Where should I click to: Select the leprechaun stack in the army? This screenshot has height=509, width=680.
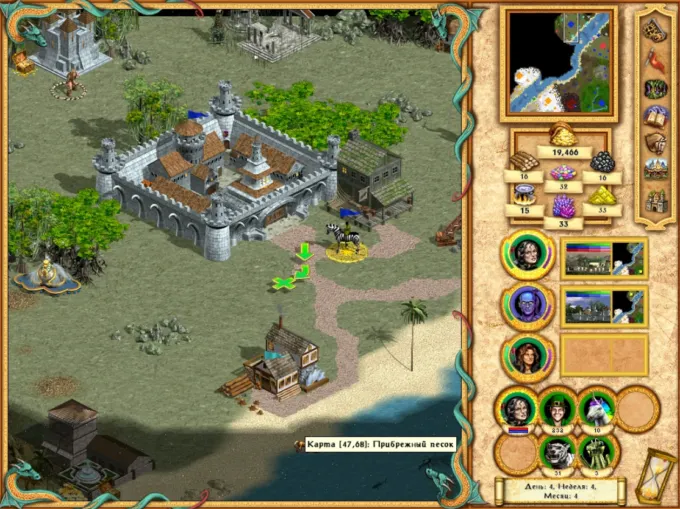coord(557,409)
